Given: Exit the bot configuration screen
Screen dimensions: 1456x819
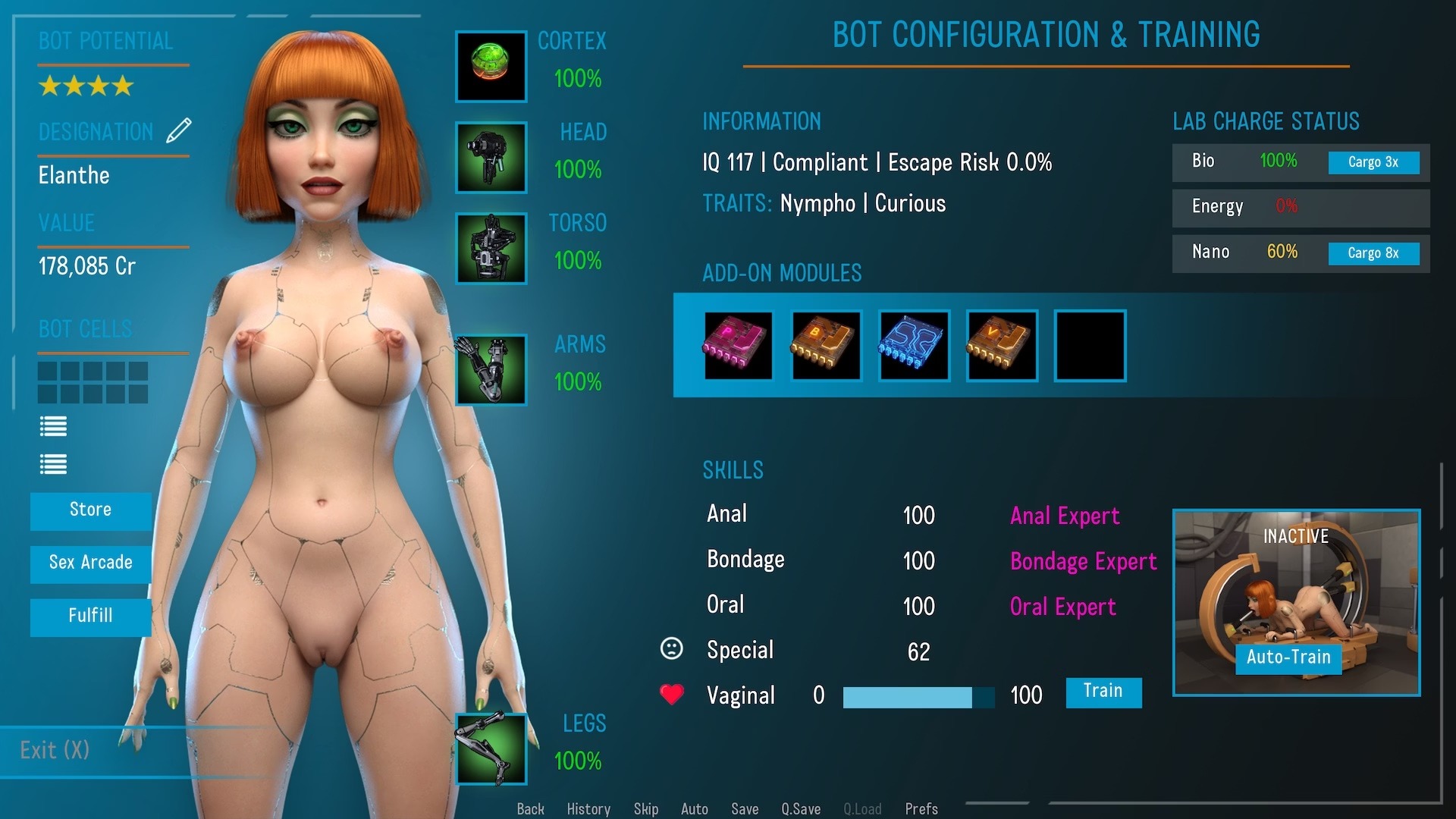Looking at the screenshot, I should click(x=55, y=751).
